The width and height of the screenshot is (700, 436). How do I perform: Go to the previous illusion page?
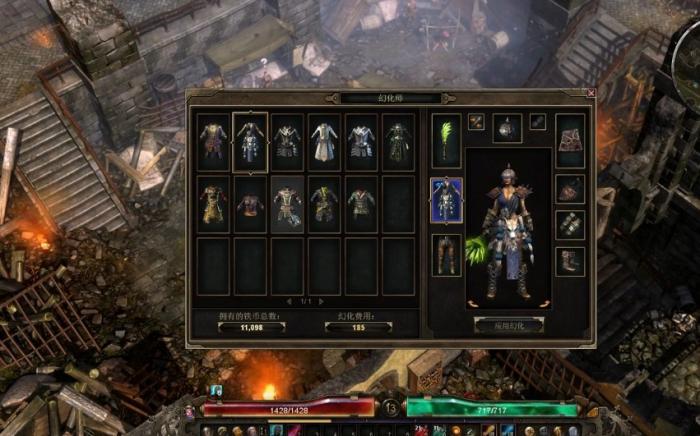pos(290,301)
